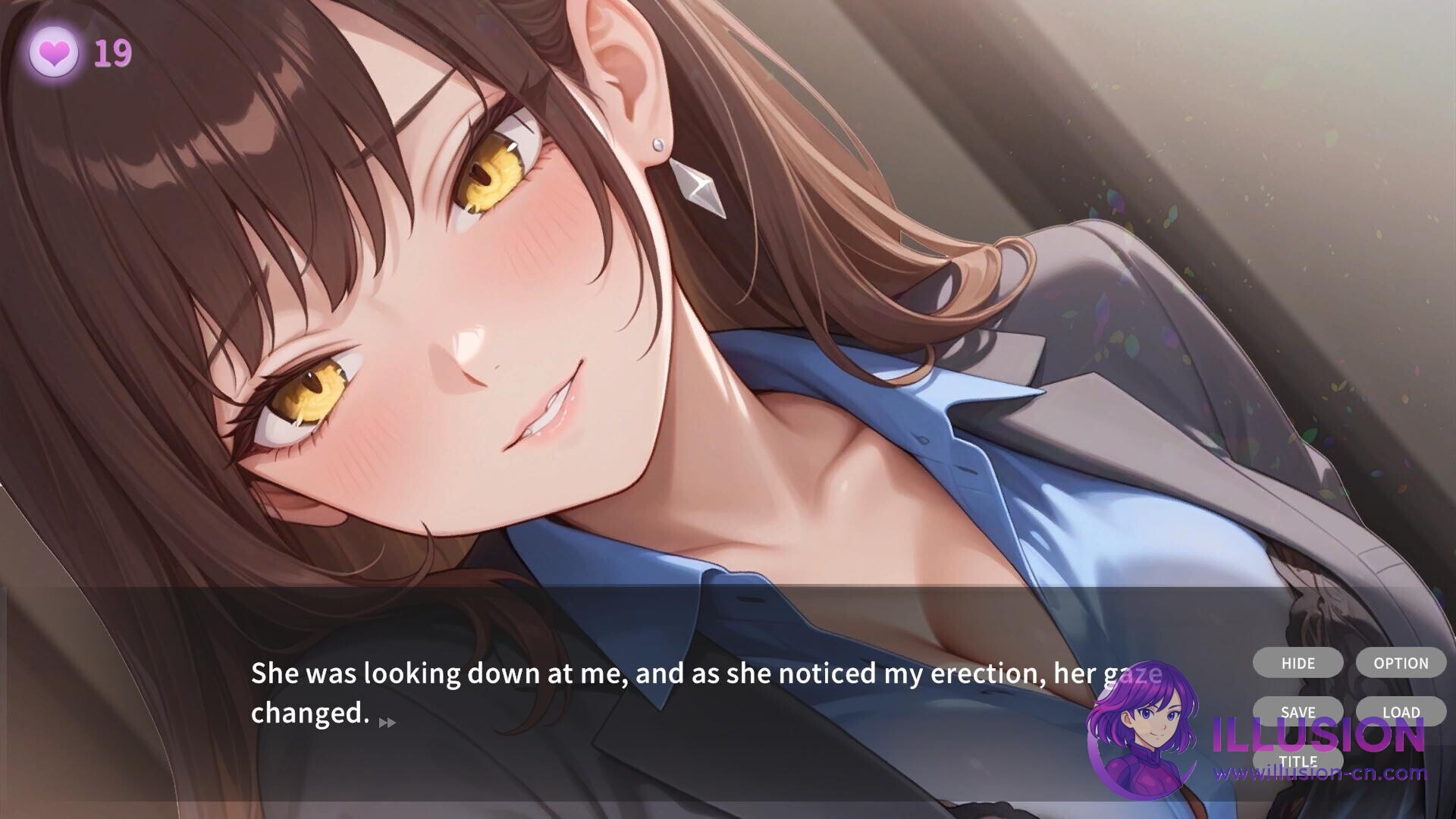The height and width of the screenshot is (819, 1456).
Task: Advance dialogue using the fast-forward arrows
Action: tap(387, 723)
